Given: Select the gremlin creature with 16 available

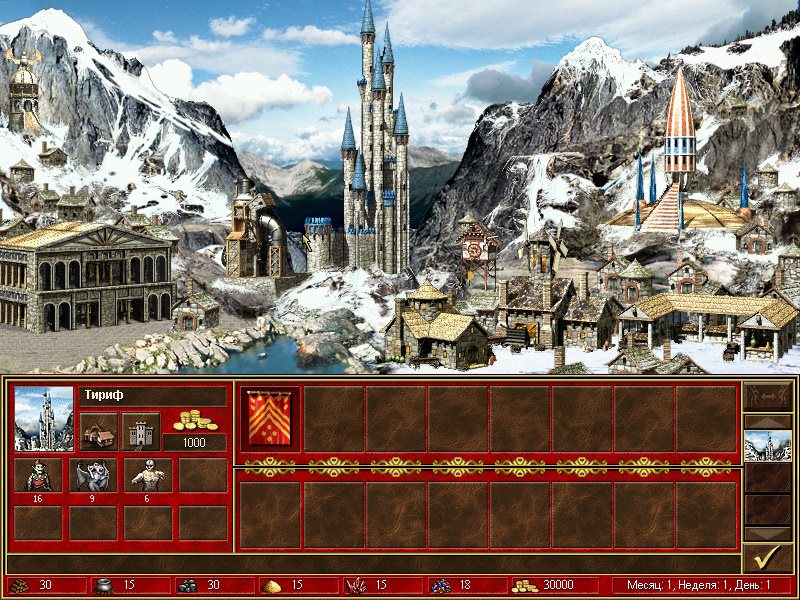Looking at the screenshot, I should click(38, 475).
